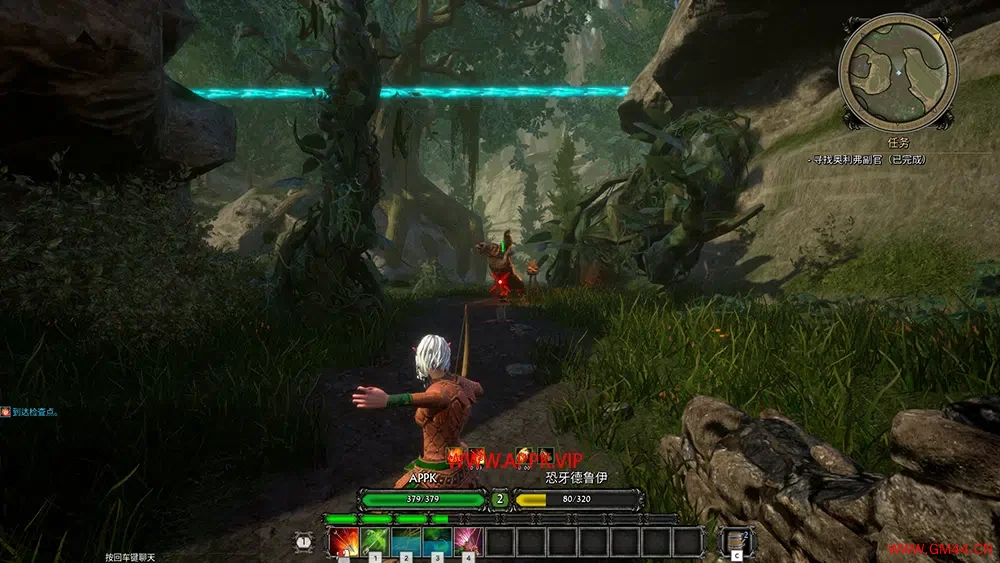The height and width of the screenshot is (563, 1000).
Task: Activate the fiery arrow attack skill
Action: [344, 541]
